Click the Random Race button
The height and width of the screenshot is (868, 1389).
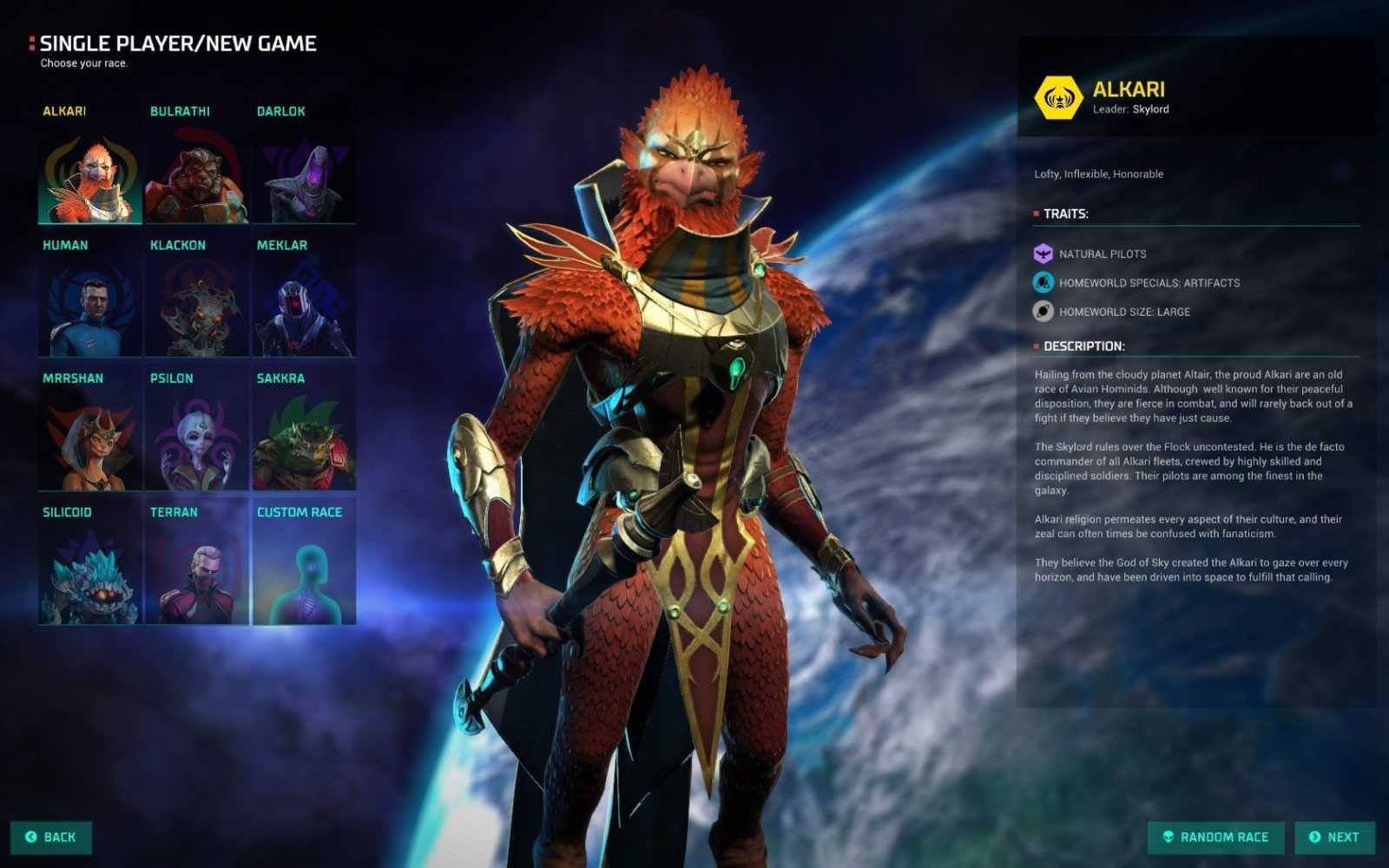(x=1215, y=837)
